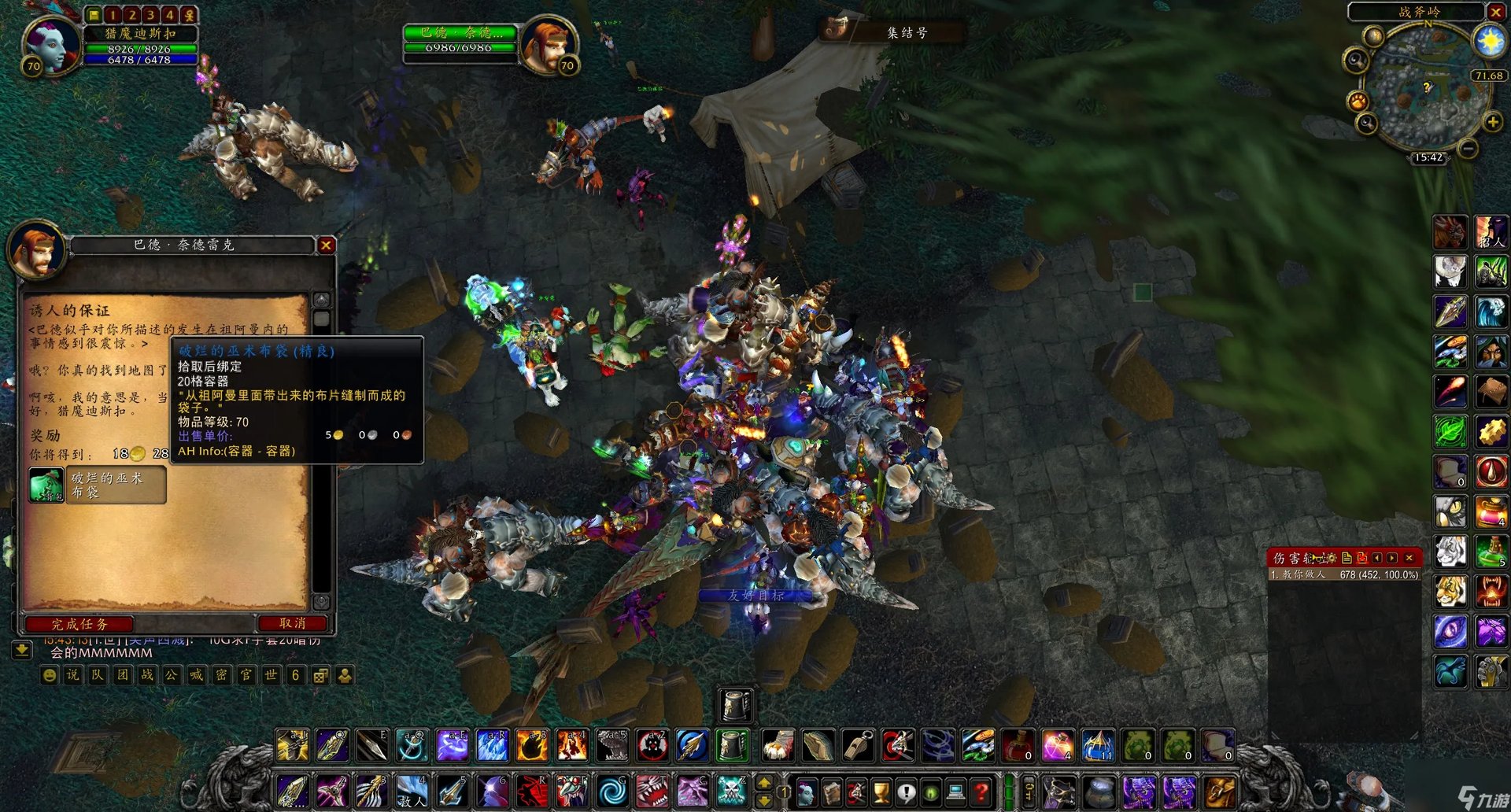Zoom in the minimap with plus button
Viewport: 1511px width, 812px height.
[x=1492, y=122]
